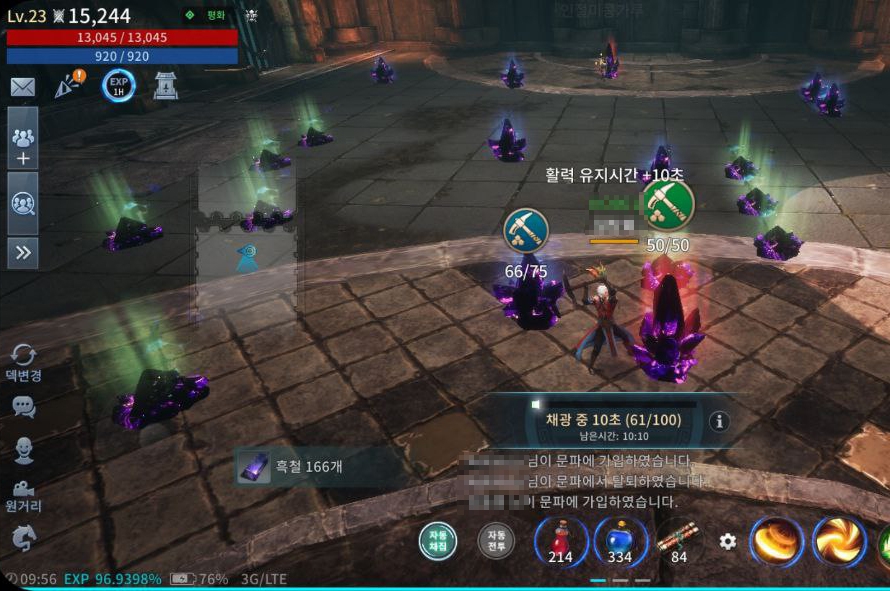Open quick slot settings gear
Screen dimensions: 890x591
(728, 541)
